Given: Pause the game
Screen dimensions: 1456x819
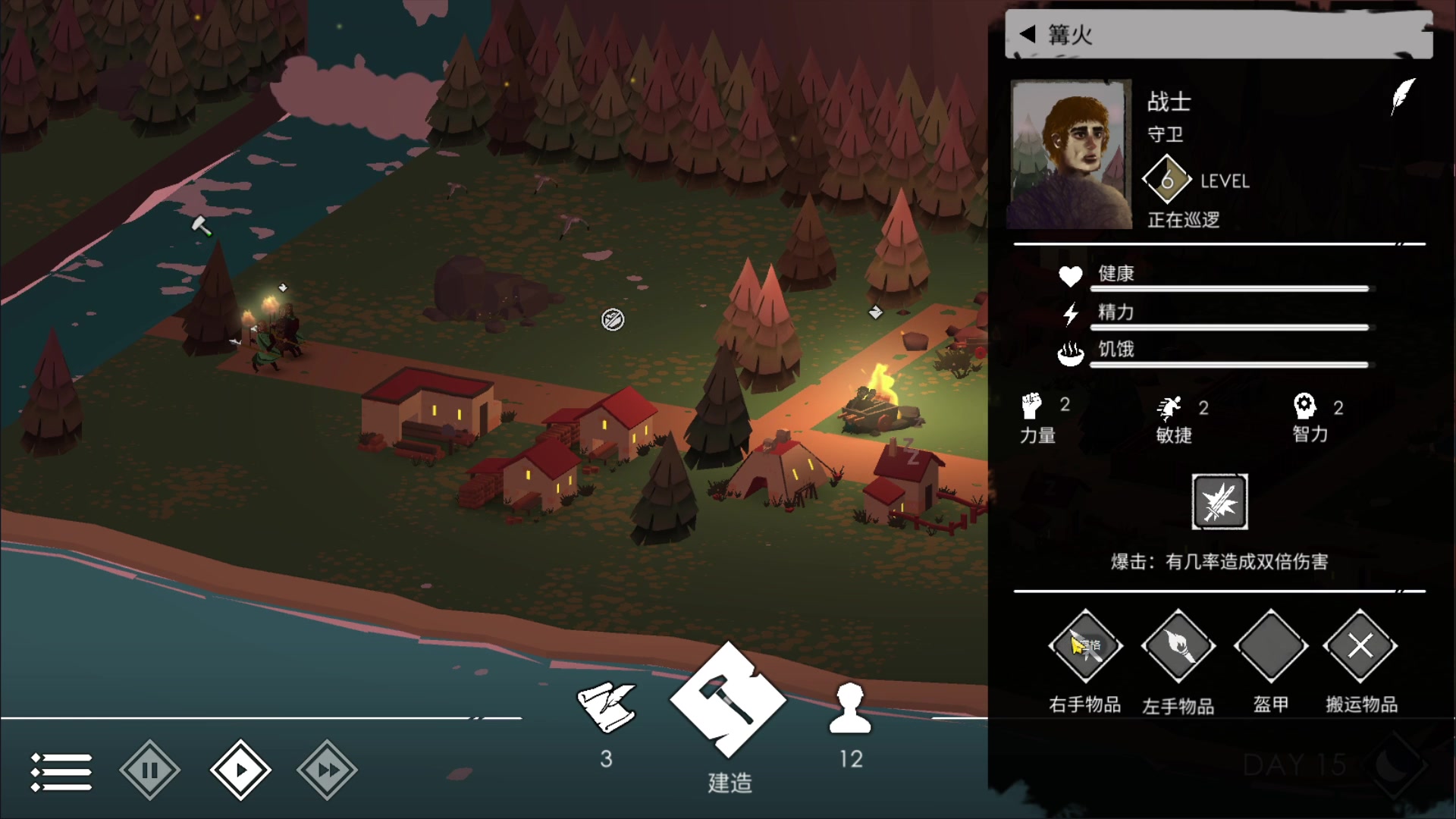Looking at the screenshot, I should (149, 770).
